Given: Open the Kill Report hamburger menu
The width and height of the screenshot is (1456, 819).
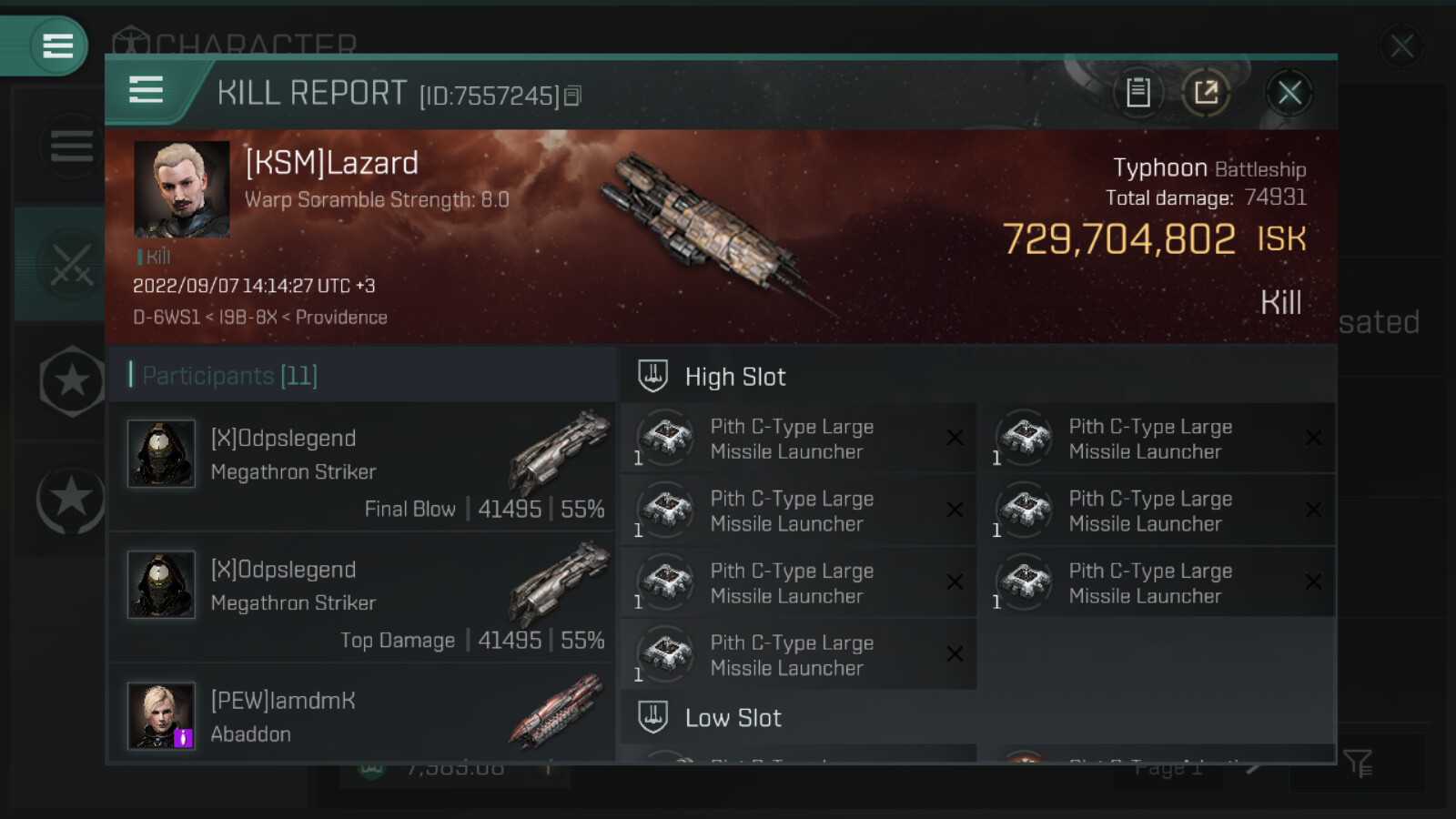Looking at the screenshot, I should [147, 91].
